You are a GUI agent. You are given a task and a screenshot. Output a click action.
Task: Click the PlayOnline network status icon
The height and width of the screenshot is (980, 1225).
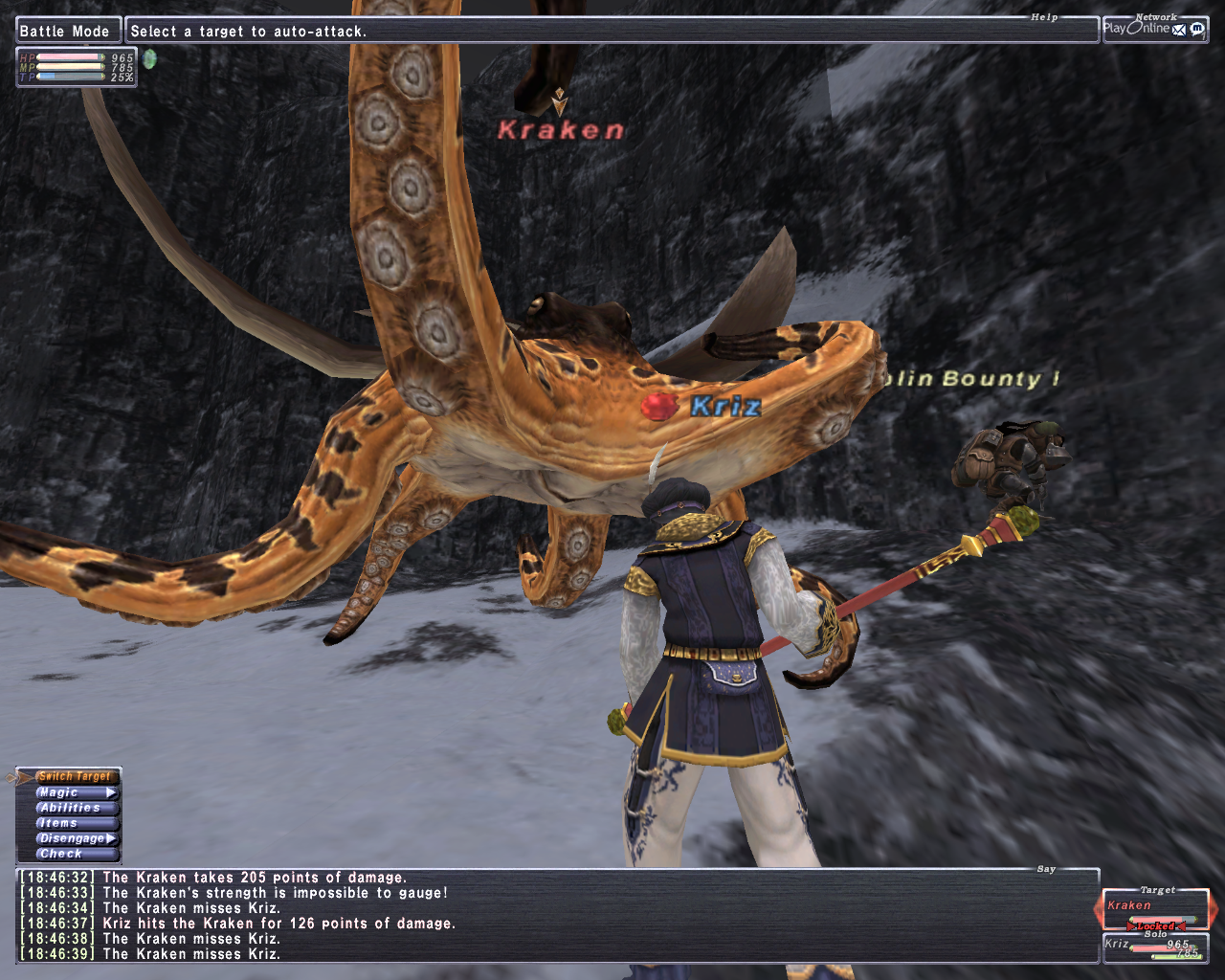1155,29
